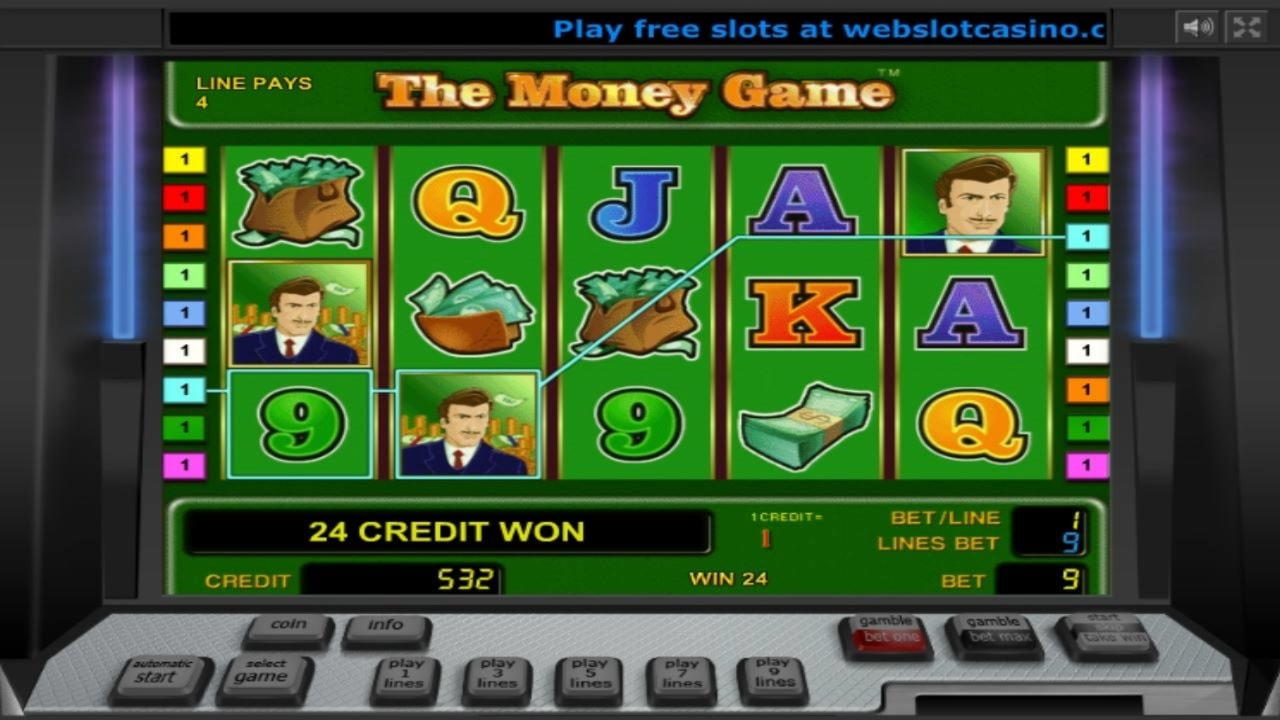Viewport: 1280px width, 720px height.
Task: Set bet to play 3 lines
Action: (x=495, y=674)
